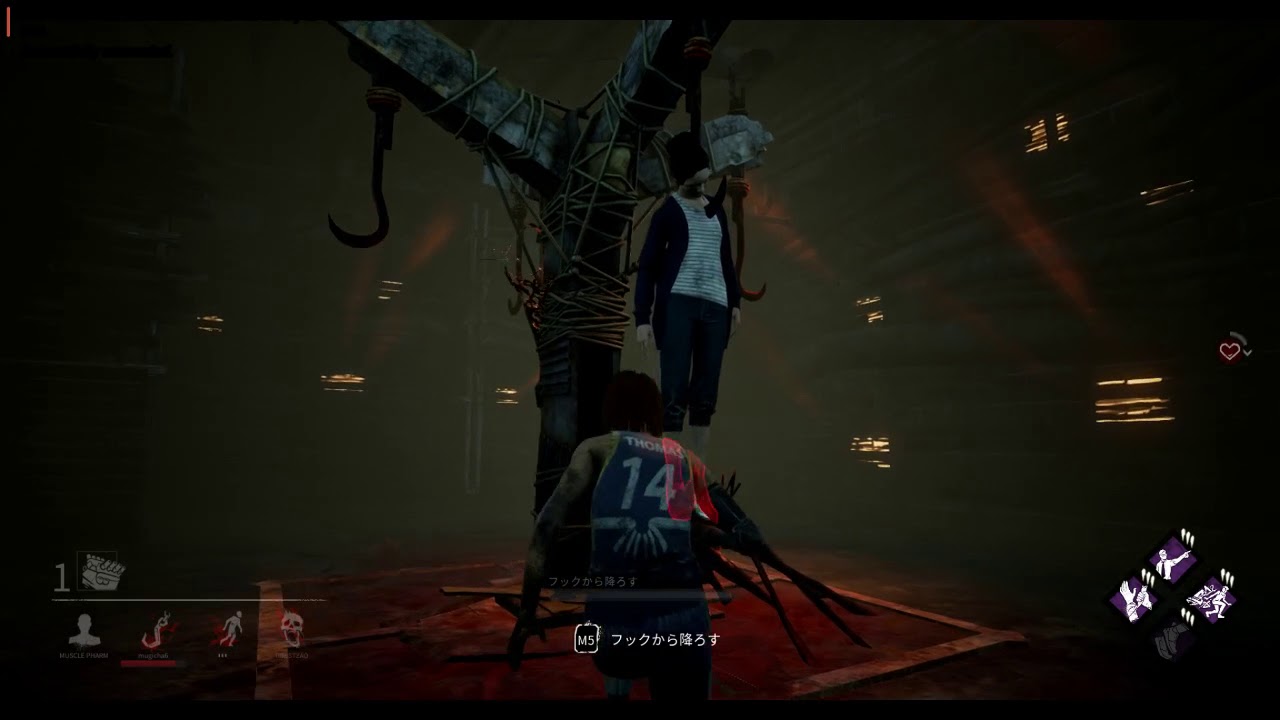The width and height of the screenshot is (1280, 720).
Task: Select the kneeling survivor perk icon
Action: tap(1210, 598)
